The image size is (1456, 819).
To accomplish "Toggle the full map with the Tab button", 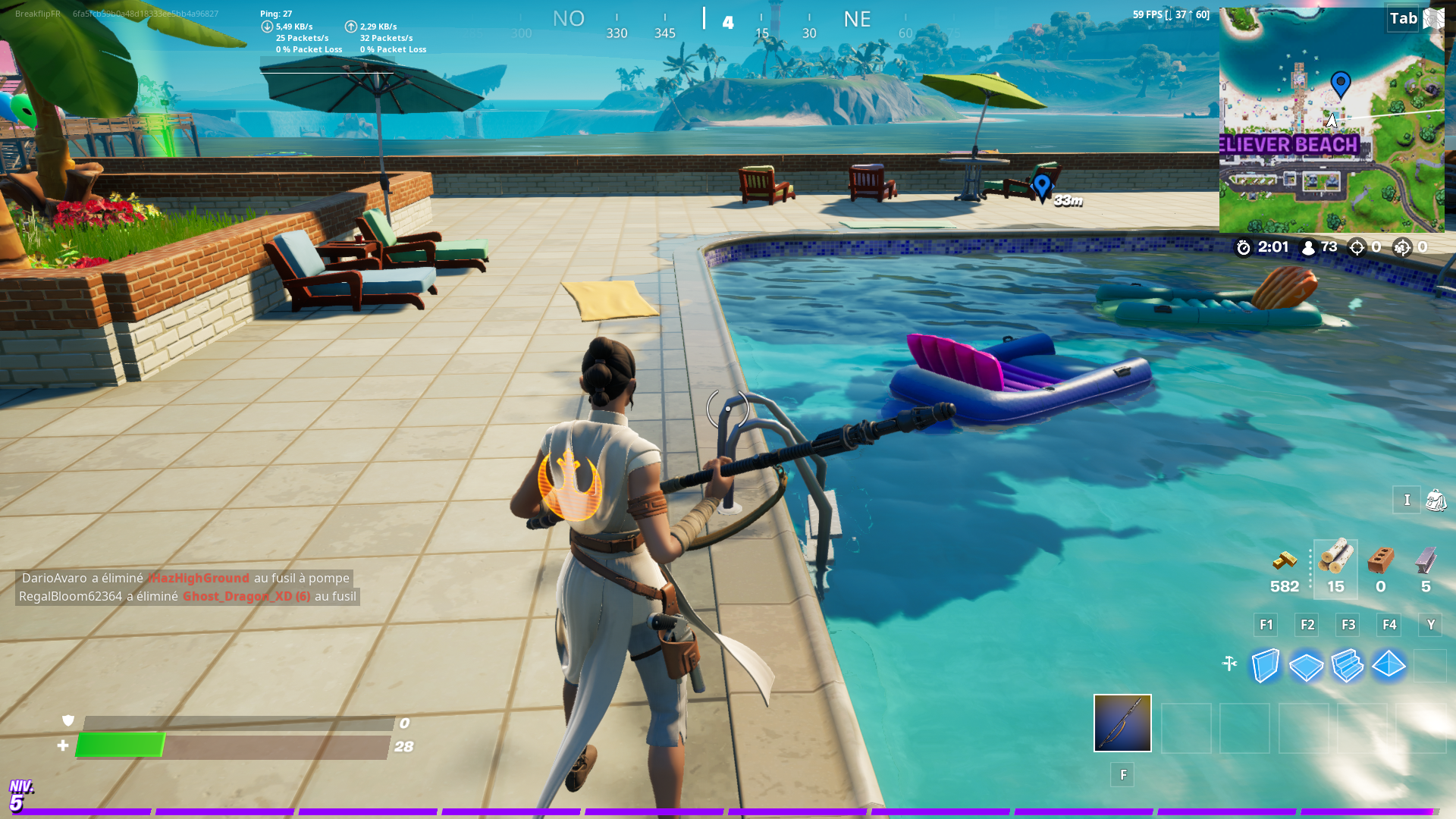I will point(1401,19).
